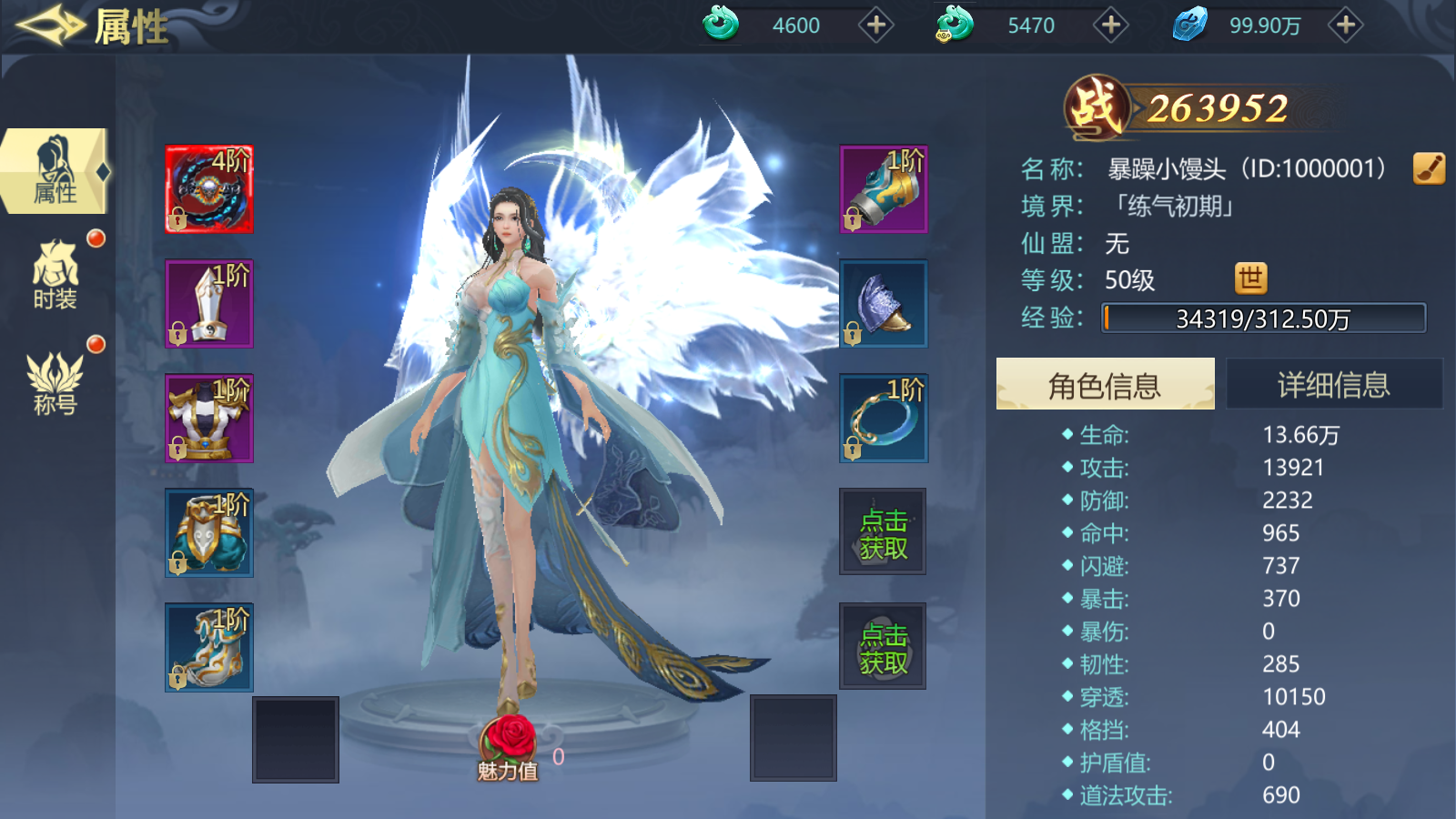This screenshot has height=819, width=1456.
Task: Add more green jade currency next to 4600
Action: tap(875, 25)
